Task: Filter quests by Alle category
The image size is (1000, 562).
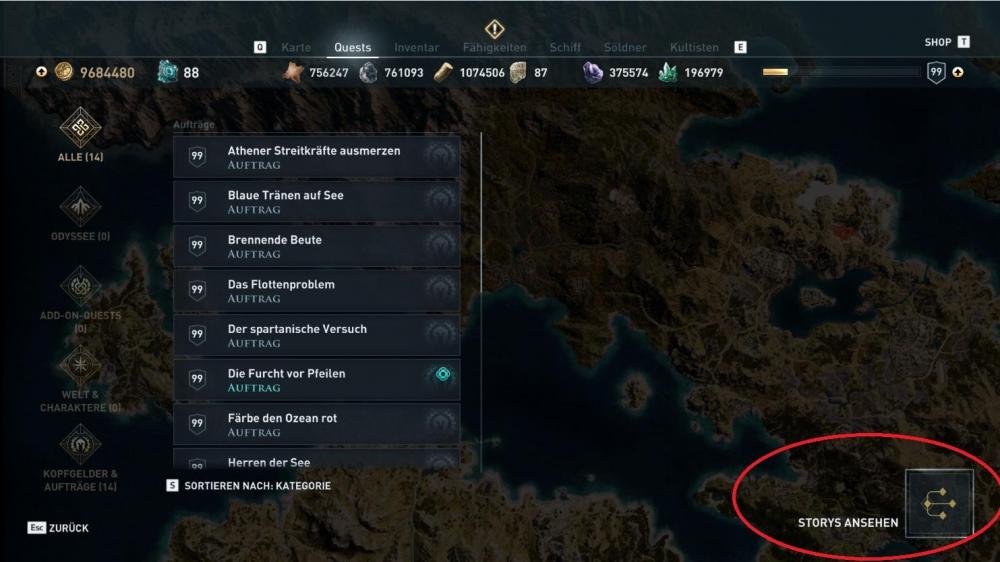Action: pyautogui.click(x=80, y=135)
